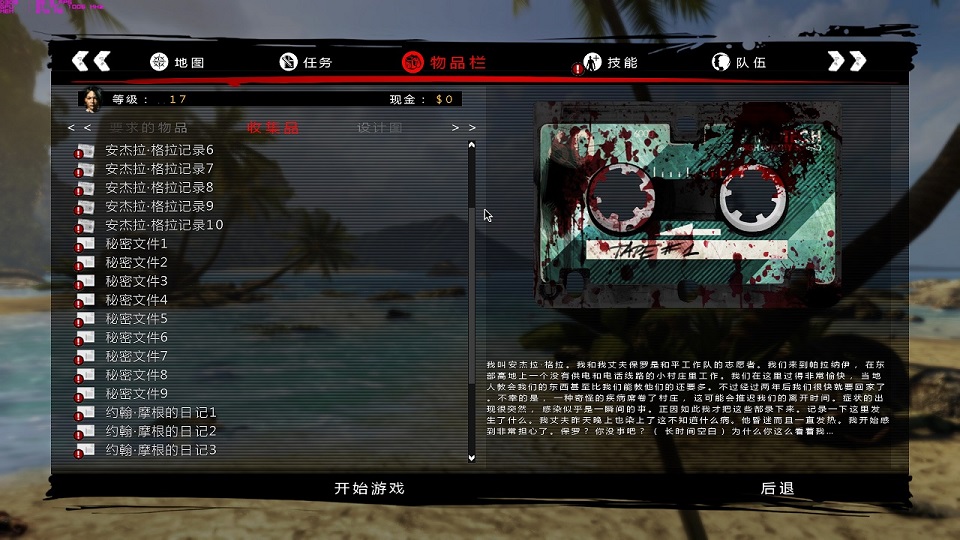The height and width of the screenshot is (540, 960).
Task: Click the list scrollbar down arrow
Action: [472, 457]
